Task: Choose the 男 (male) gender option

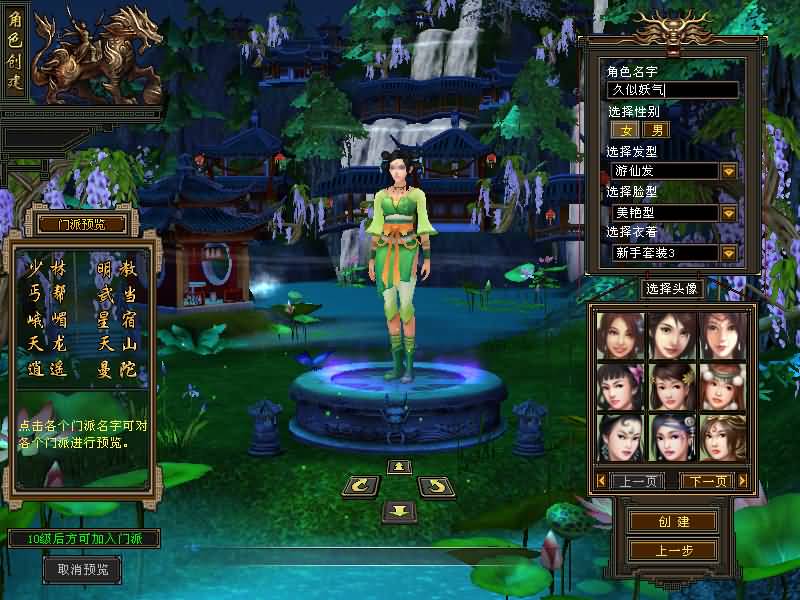Action: coord(656,130)
